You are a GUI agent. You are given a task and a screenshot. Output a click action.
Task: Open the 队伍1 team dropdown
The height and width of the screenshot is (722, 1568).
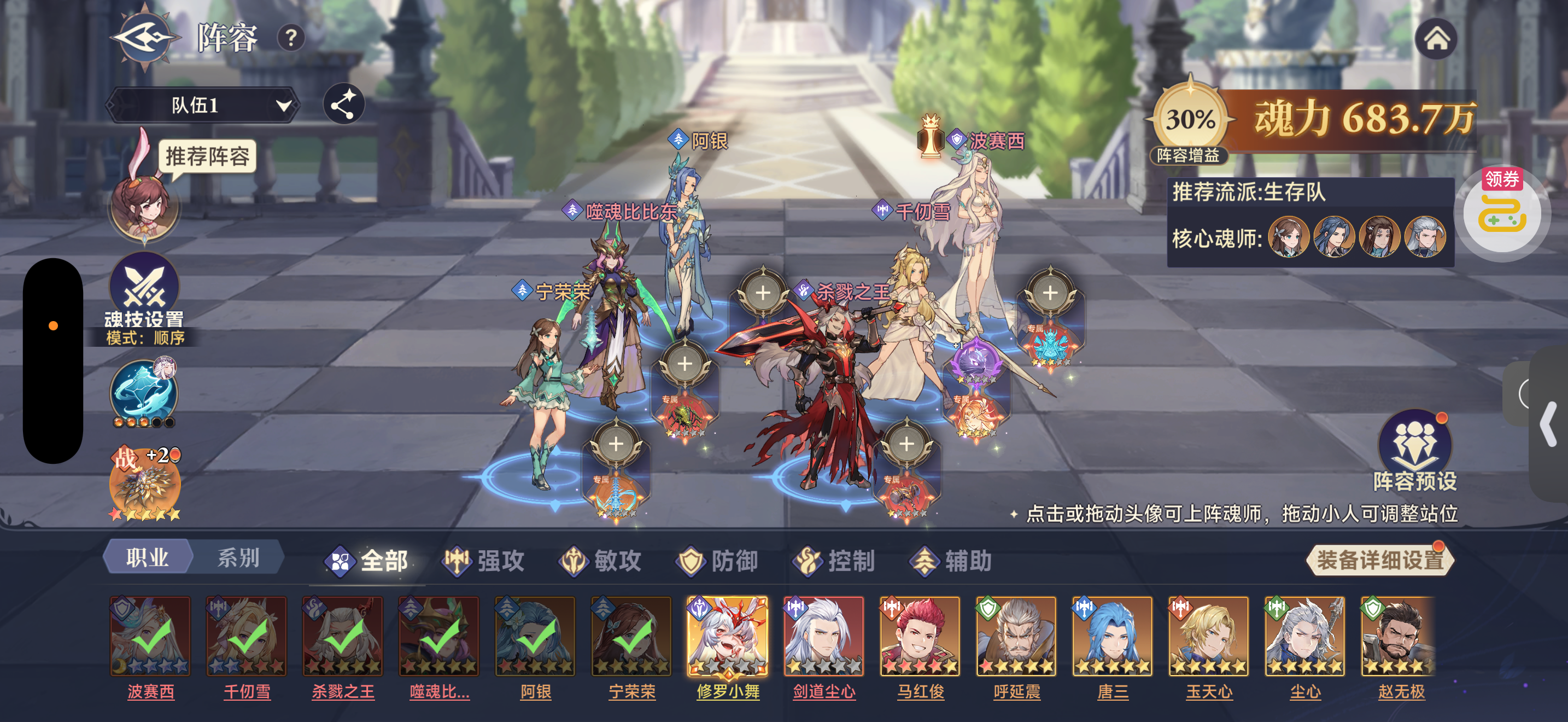203,106
